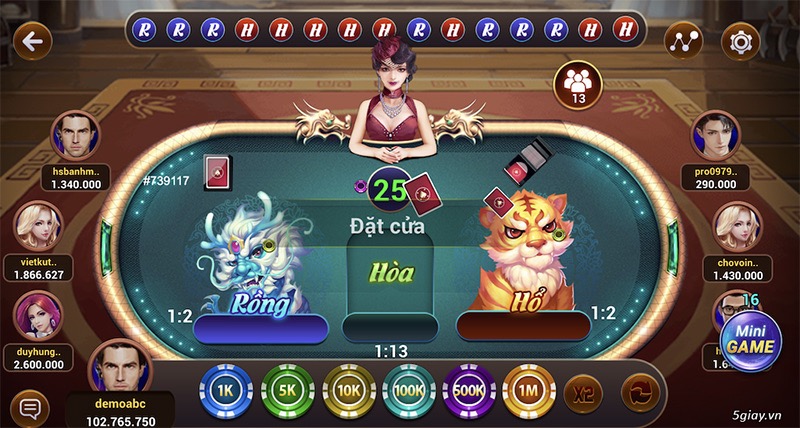Show the result trend chart

685,42
